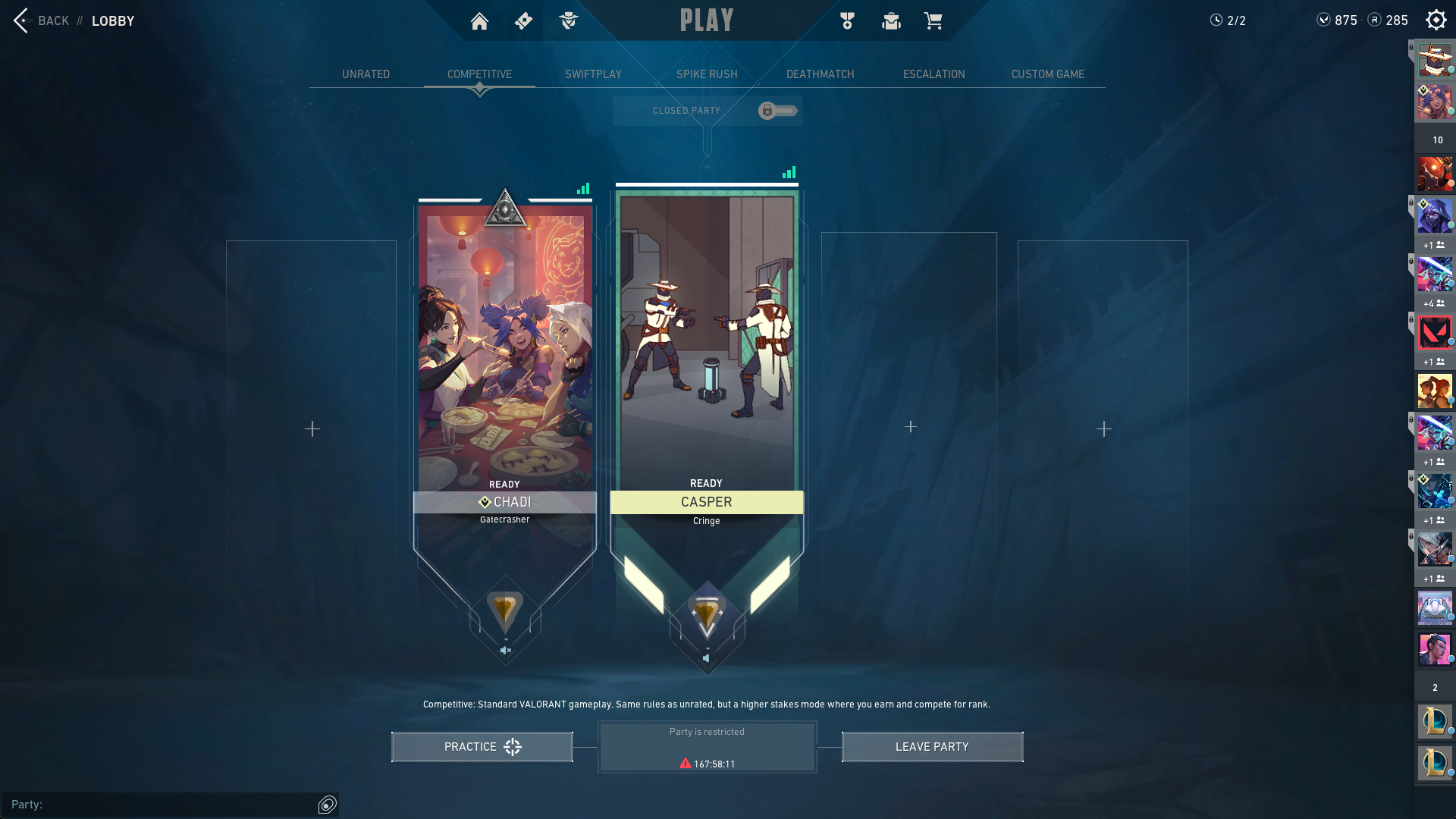
Task: Switch to the Unrated mode tab
Action: tap(366, 74)
